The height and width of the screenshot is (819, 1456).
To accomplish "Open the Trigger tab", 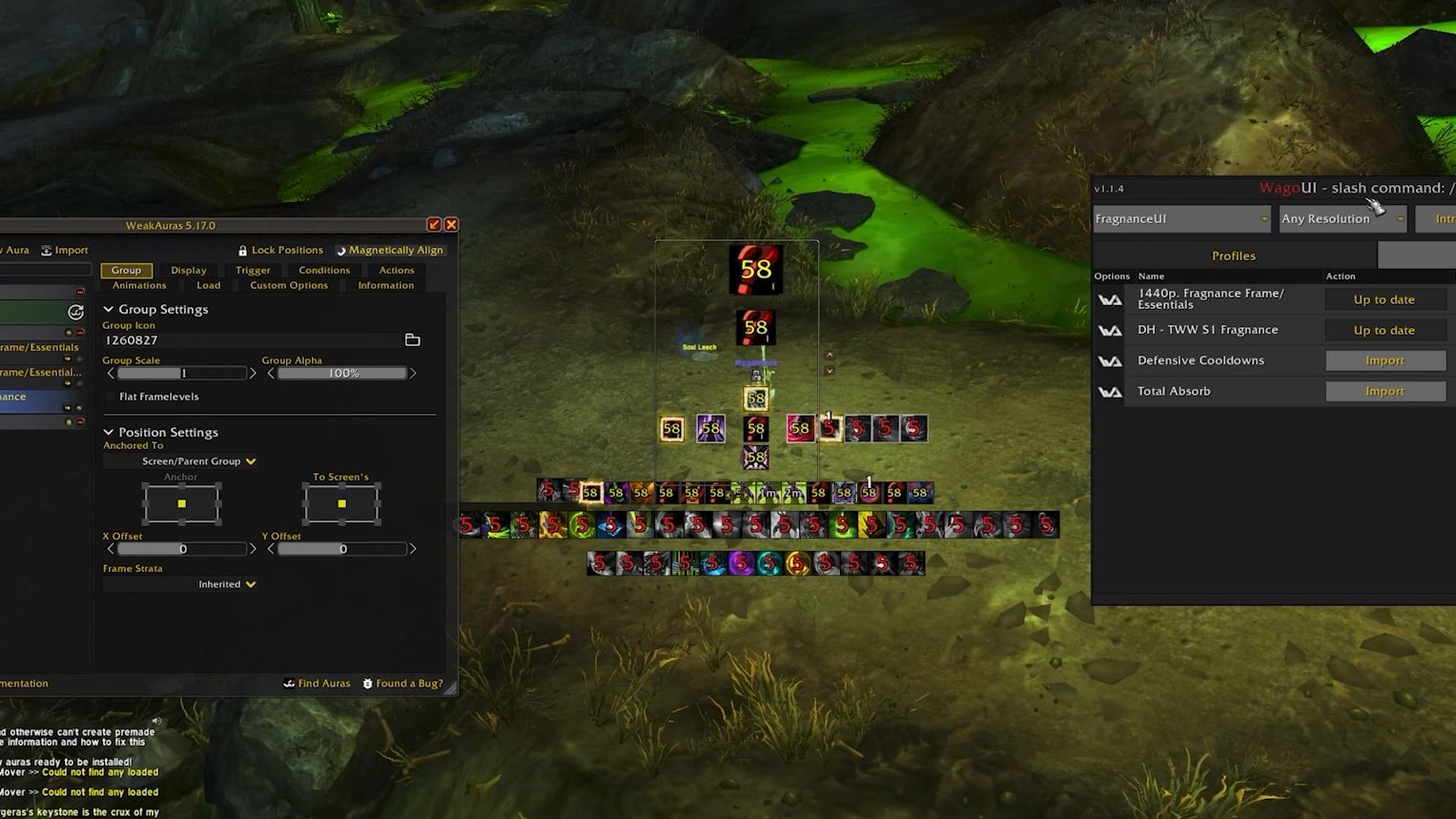I will pos(253,270).
